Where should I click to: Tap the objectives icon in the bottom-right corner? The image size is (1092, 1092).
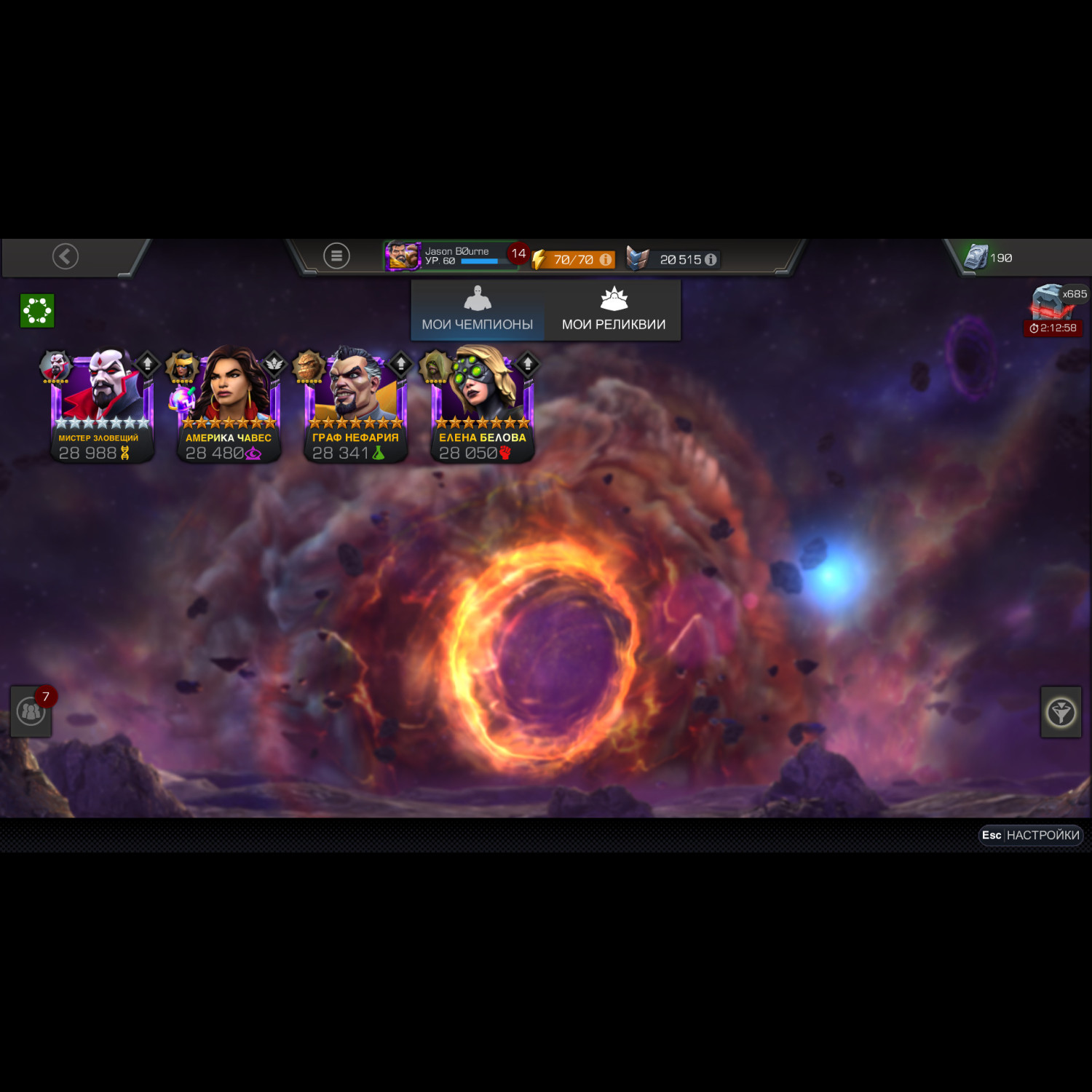coord(1061,712)
